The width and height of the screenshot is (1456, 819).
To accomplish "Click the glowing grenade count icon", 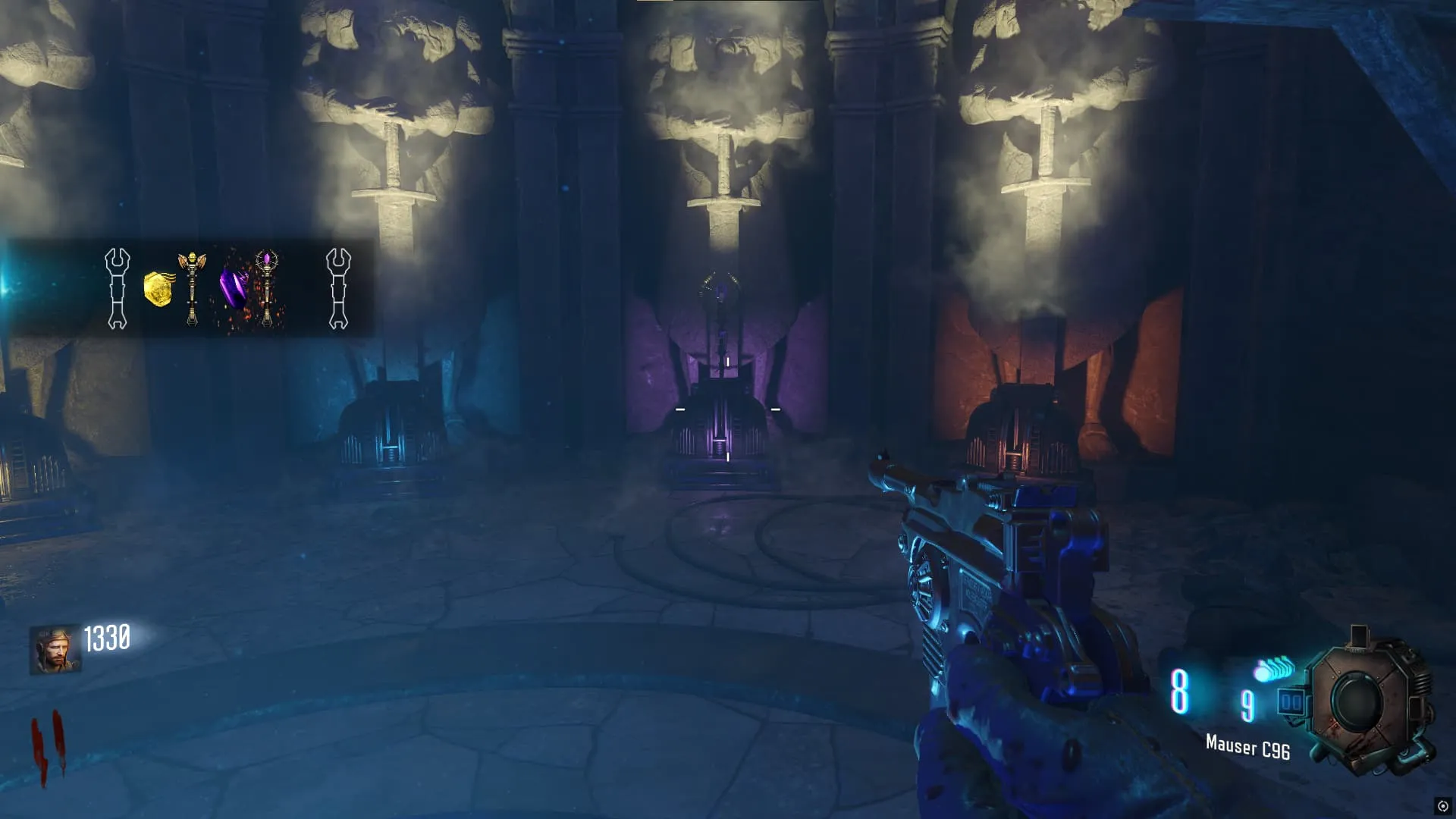I will [1274, 670].
